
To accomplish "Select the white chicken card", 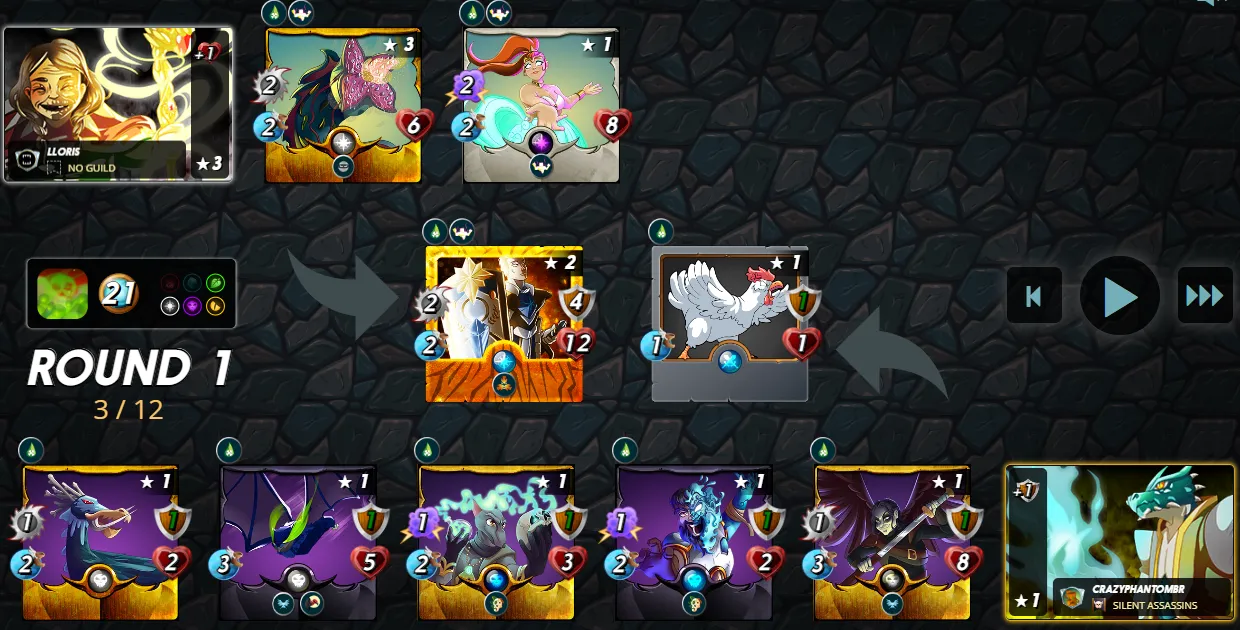I will coord(729,323).
